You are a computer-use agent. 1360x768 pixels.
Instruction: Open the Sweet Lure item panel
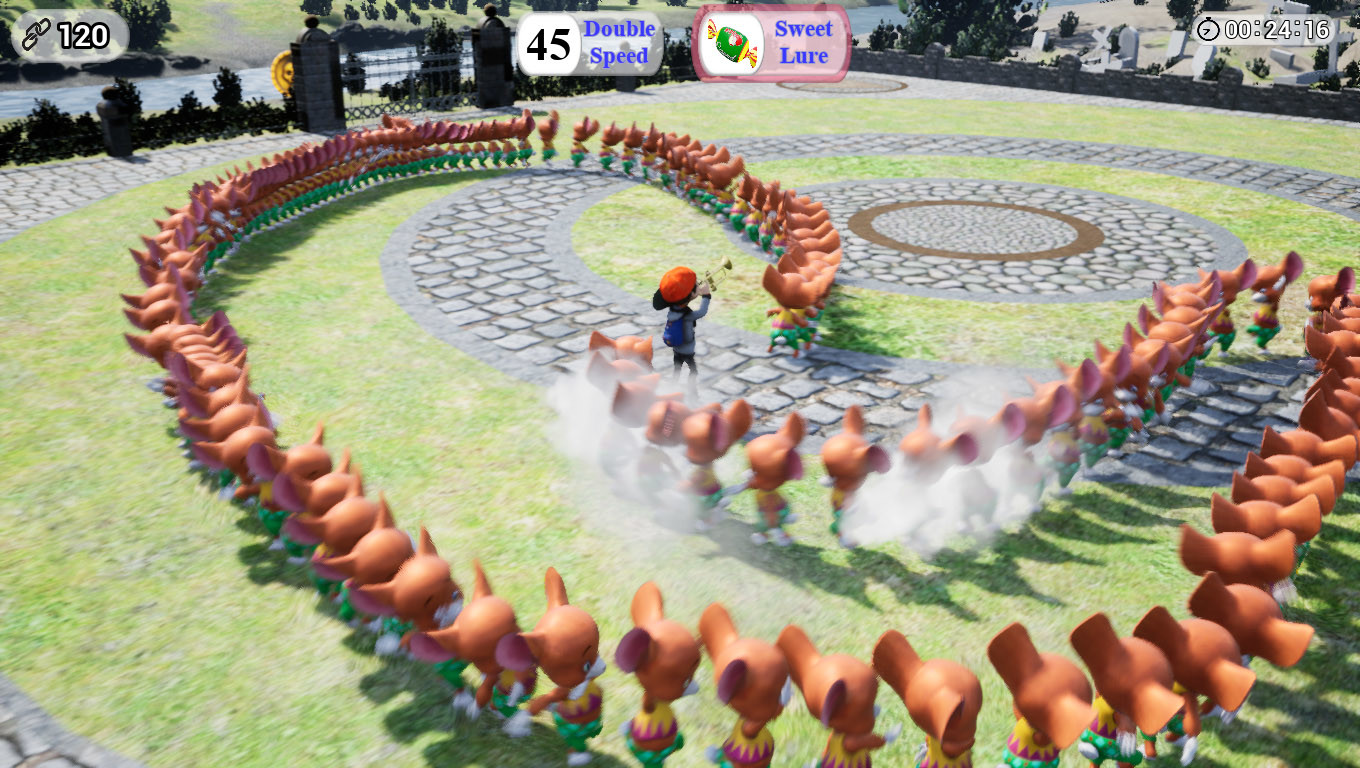pyautogui.click(x=775, y=41)
